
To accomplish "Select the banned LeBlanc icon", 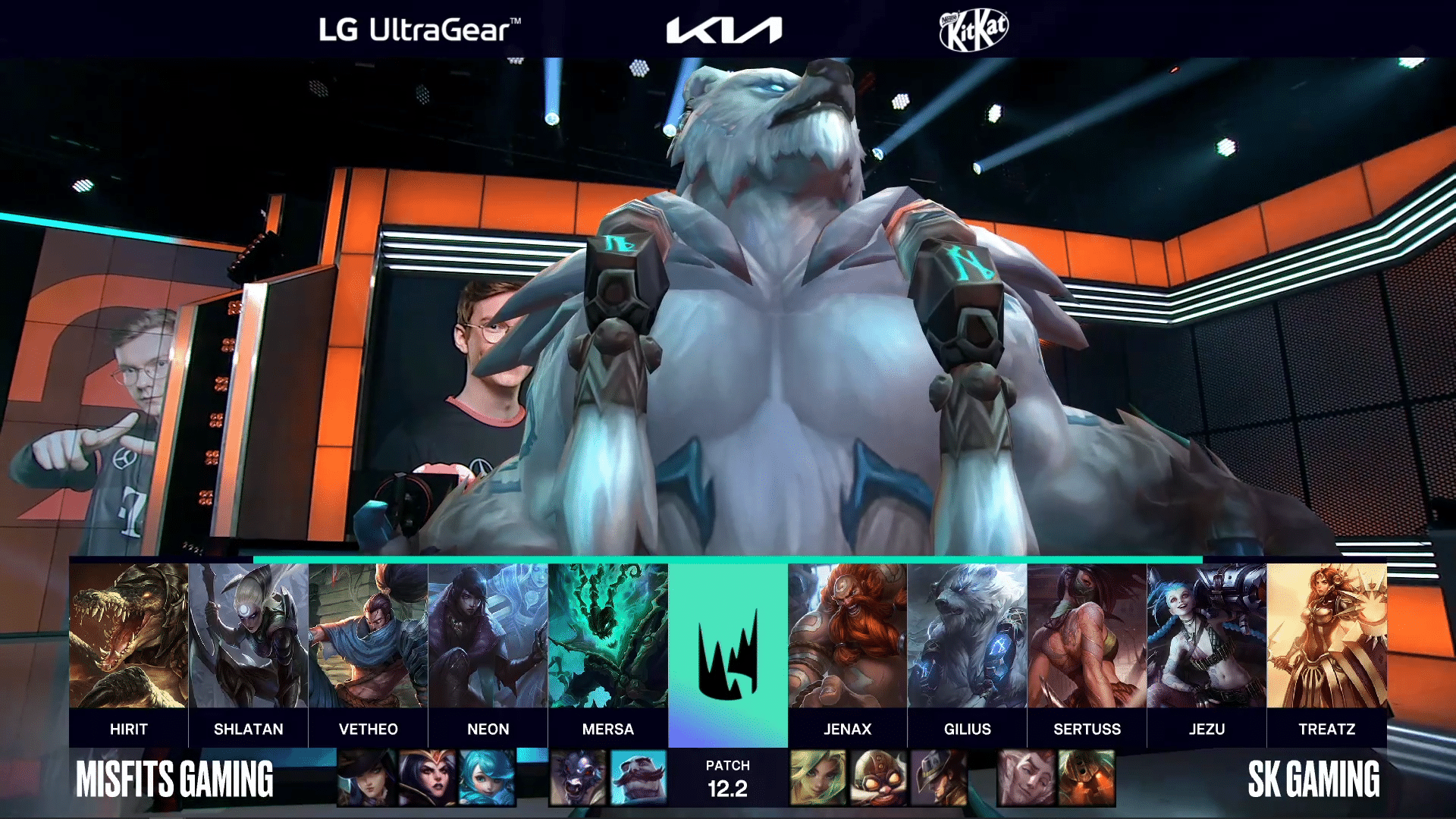I will pyautogui.click(x=427, y=778).
